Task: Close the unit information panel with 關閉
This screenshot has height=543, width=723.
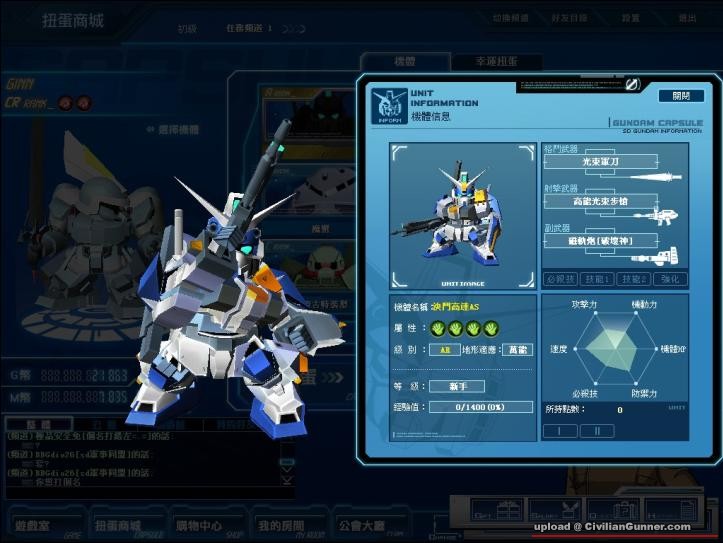Action: [680, 96]
